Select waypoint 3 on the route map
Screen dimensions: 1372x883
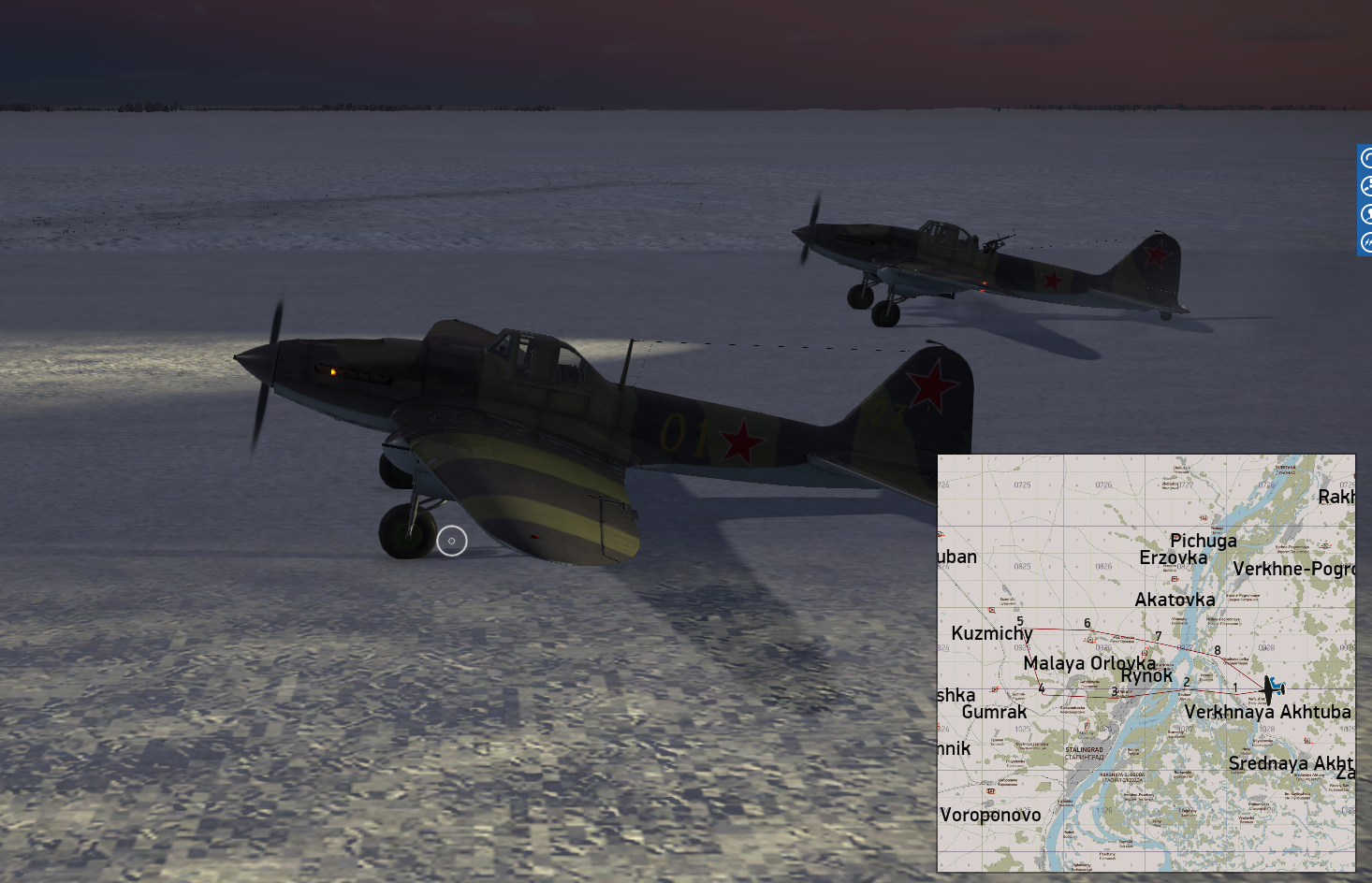1114,692
